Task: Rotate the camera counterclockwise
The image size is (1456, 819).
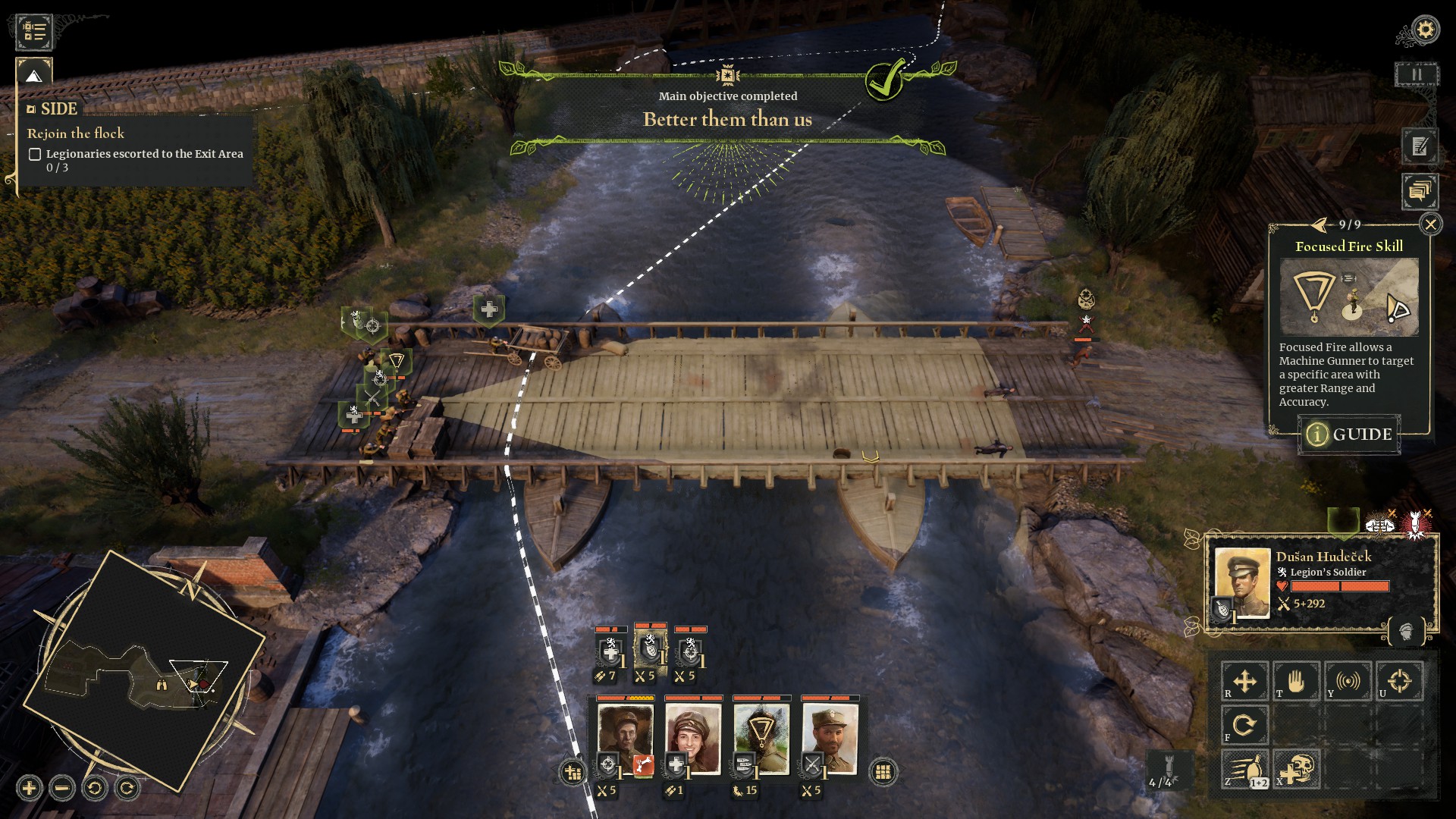Action: (x=95, y=789)
